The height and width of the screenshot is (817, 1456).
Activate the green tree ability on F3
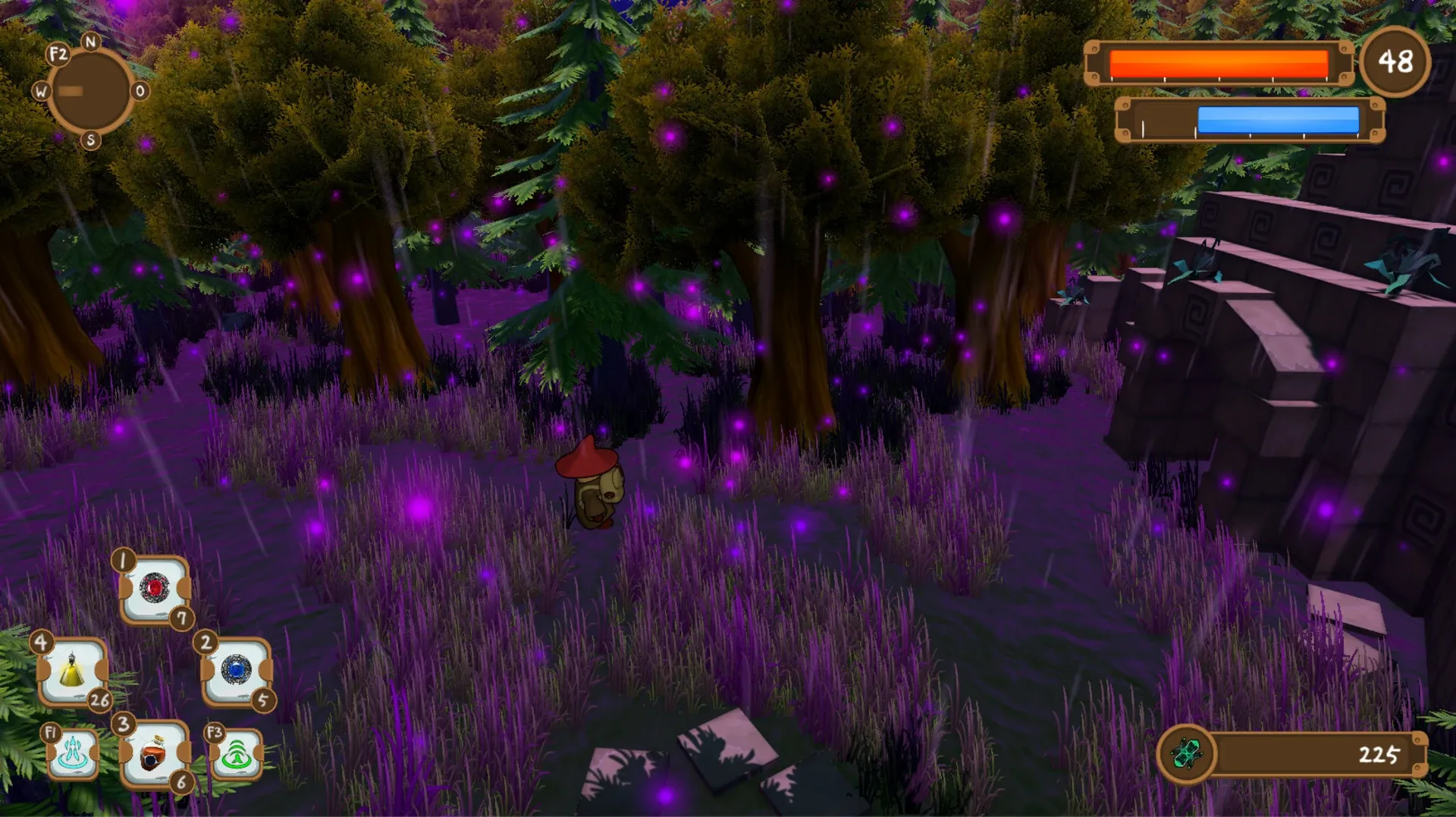tap(239, 755)
